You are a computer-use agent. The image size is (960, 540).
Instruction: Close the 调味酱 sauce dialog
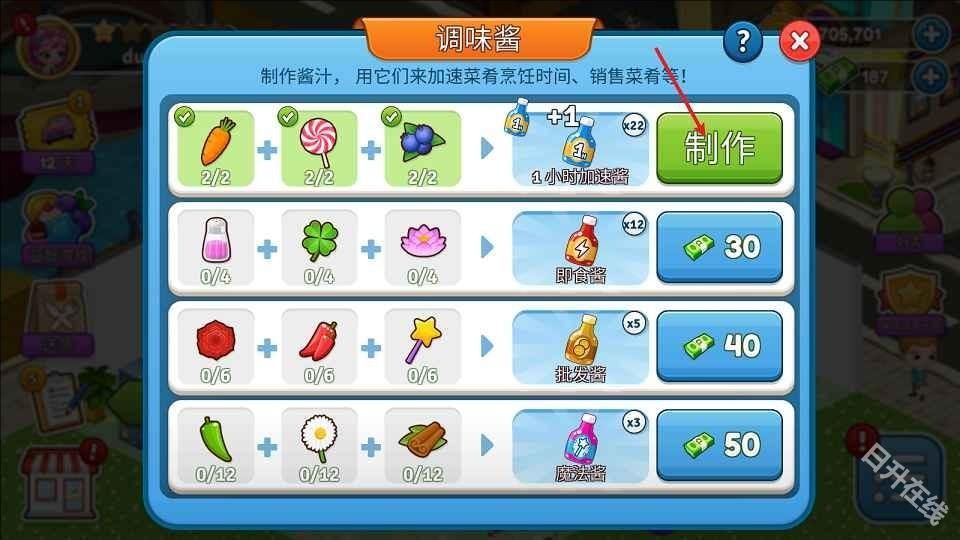click(799, 42)
